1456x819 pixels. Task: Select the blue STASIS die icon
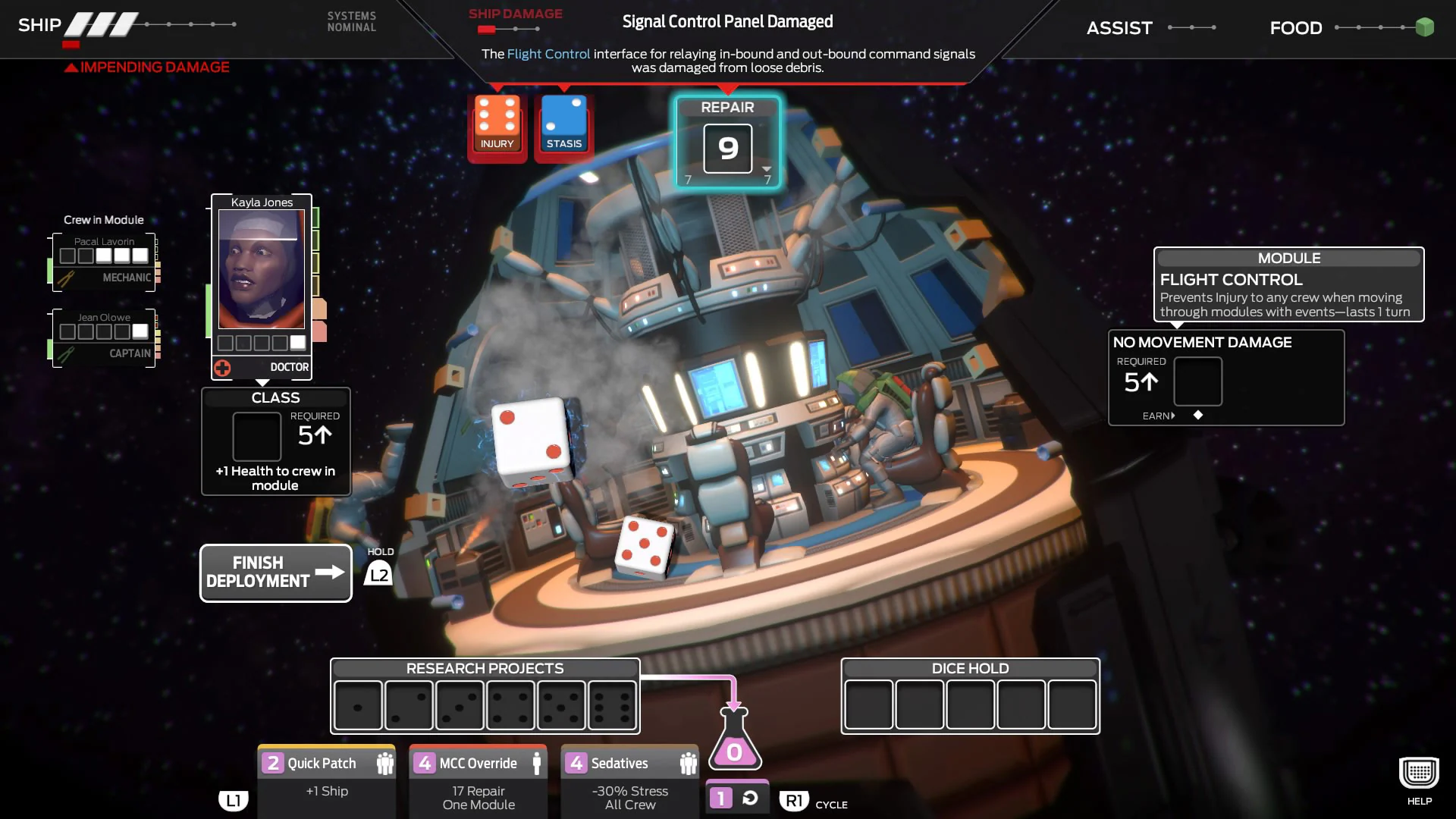click(x=563, y=121)
